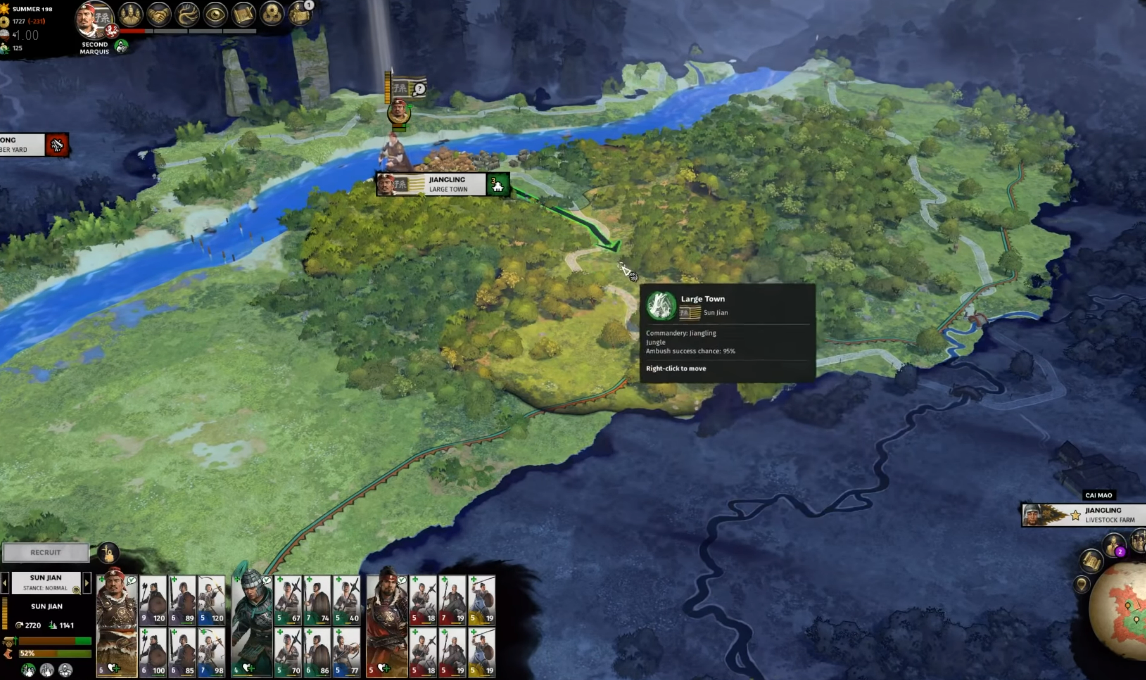Image resolution: width=1146 pixels, height=680 pixels.
Task: Open the scroll icon beside the minimap
Action: pyautogui.click(x=1093, y=561)
